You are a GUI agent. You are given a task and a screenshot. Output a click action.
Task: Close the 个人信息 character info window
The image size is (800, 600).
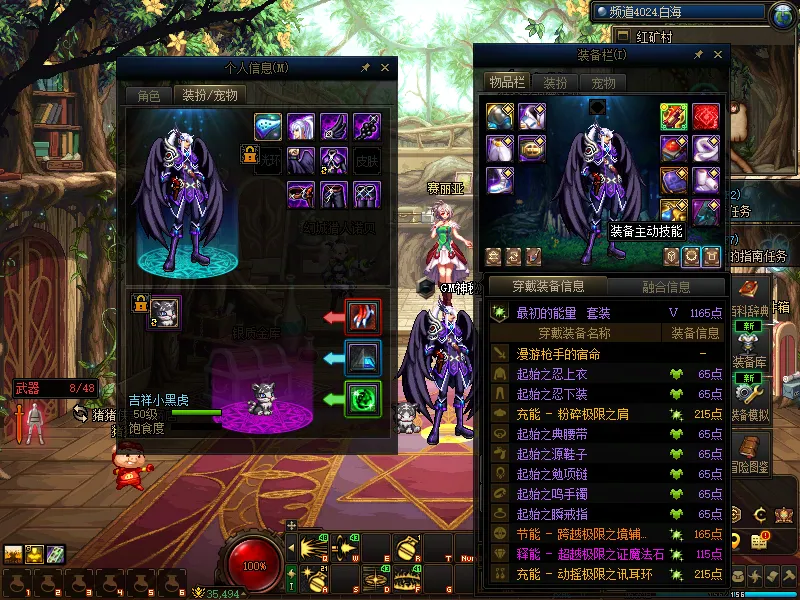pos(385,68)
